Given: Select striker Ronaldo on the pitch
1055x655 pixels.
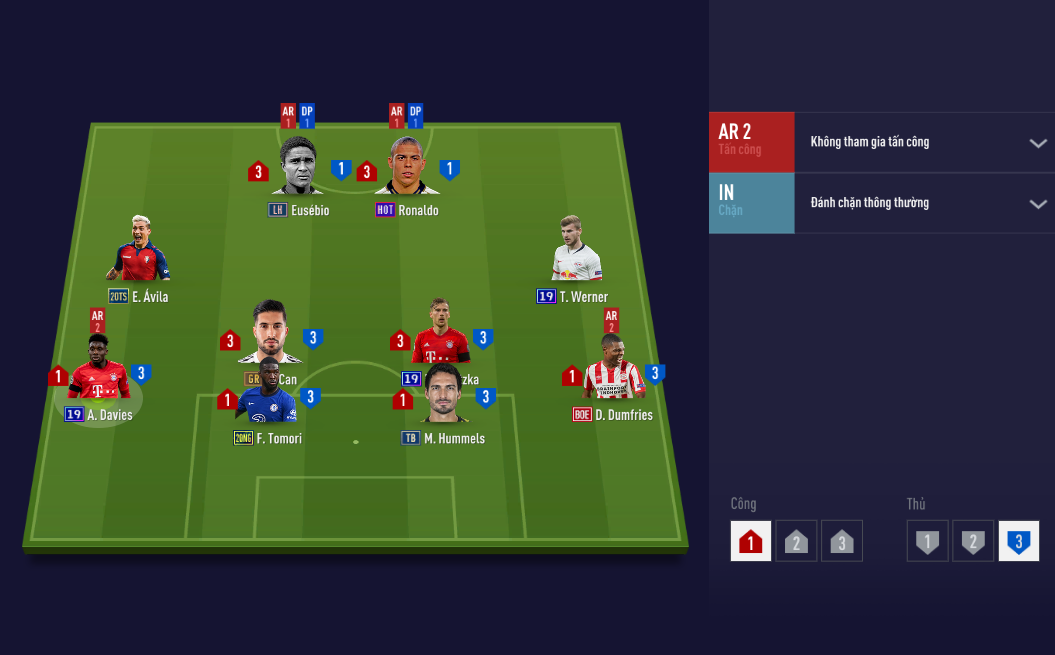Looking at the screenshot, I should [x=407, y=168].
